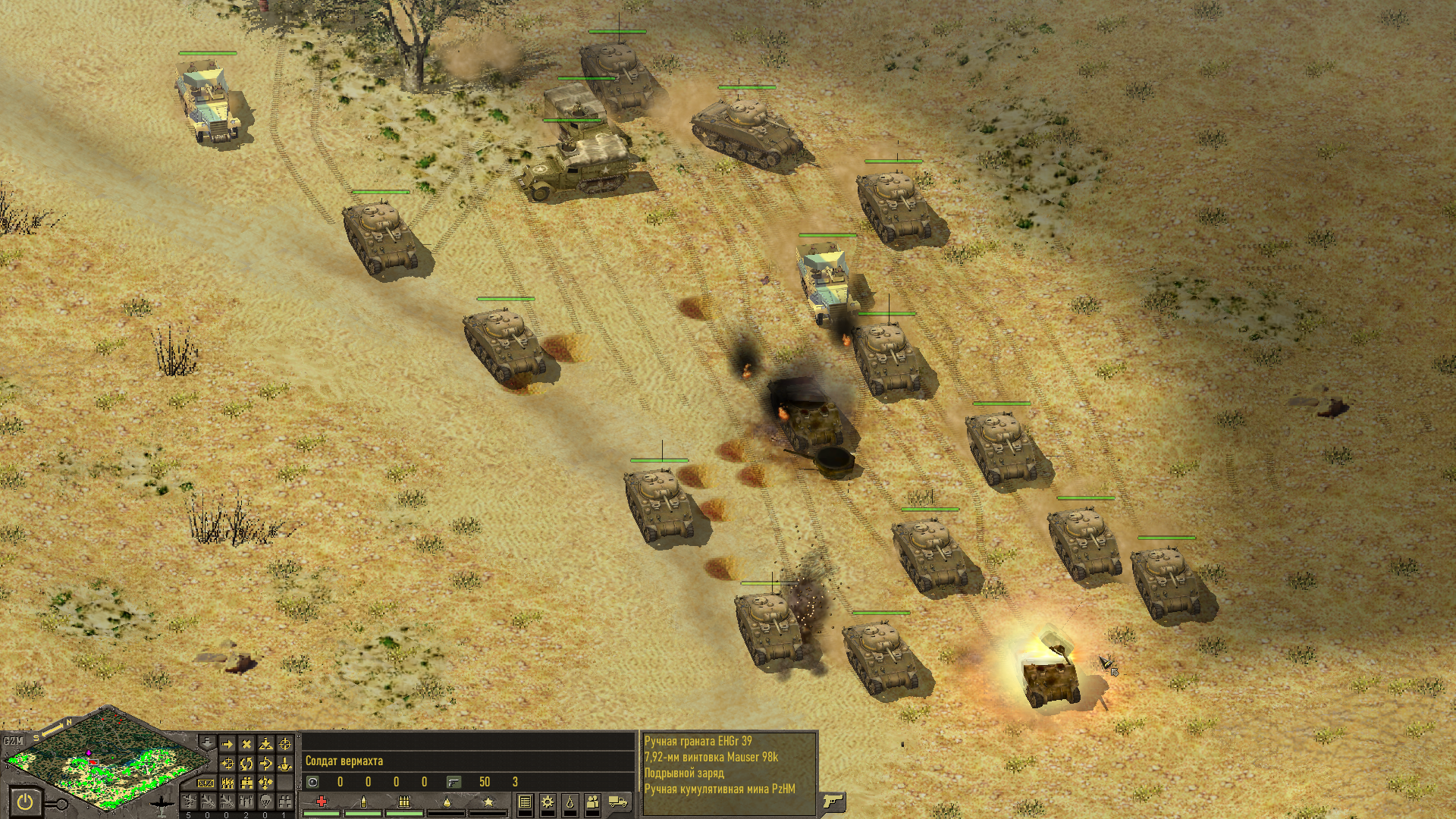Select the EHGr 39 hand grenade entry
Screen dimensions: 1456x819
(x=698, y=741)
